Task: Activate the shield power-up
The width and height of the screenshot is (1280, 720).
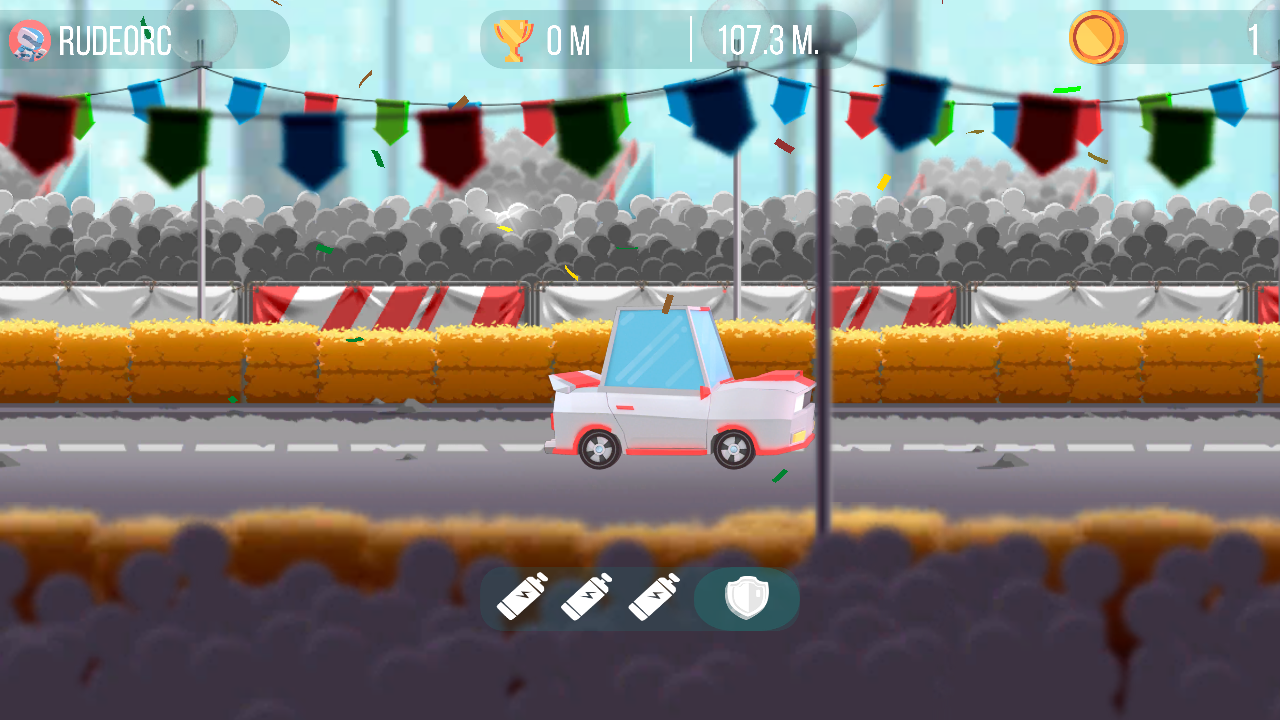Action: (x=746, y=599)
